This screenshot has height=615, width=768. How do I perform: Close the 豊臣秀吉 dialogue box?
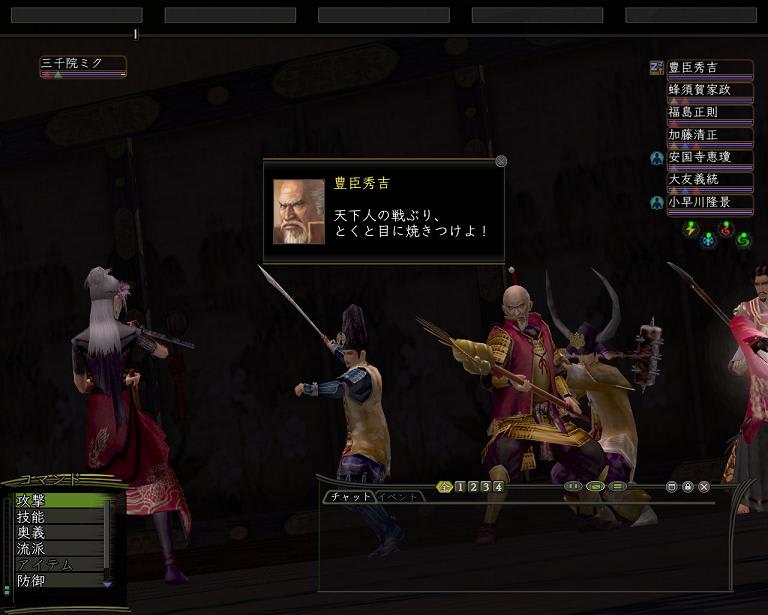pyautogui.click(x=501, y=161)
